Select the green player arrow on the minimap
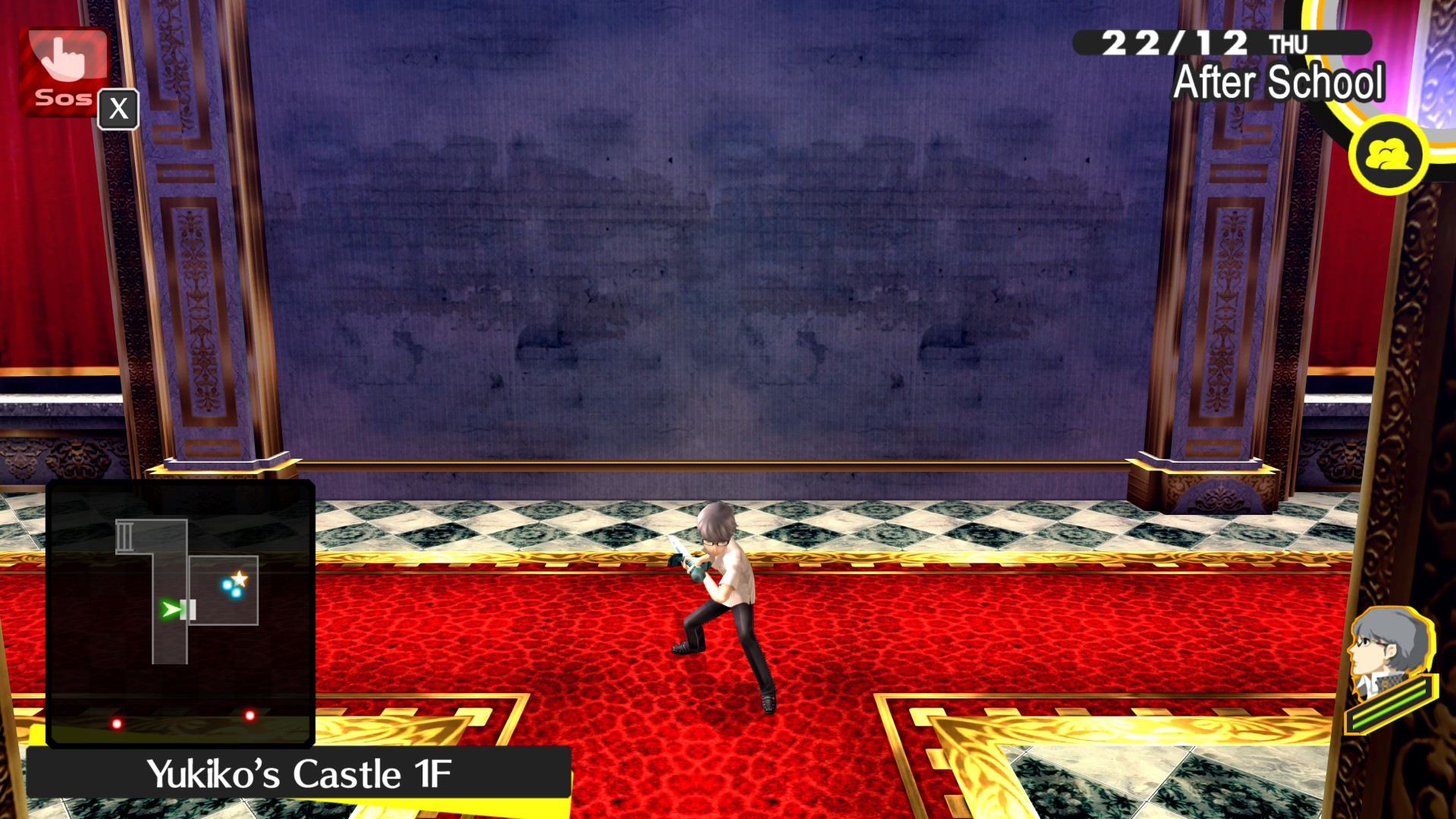 [171, 608]
